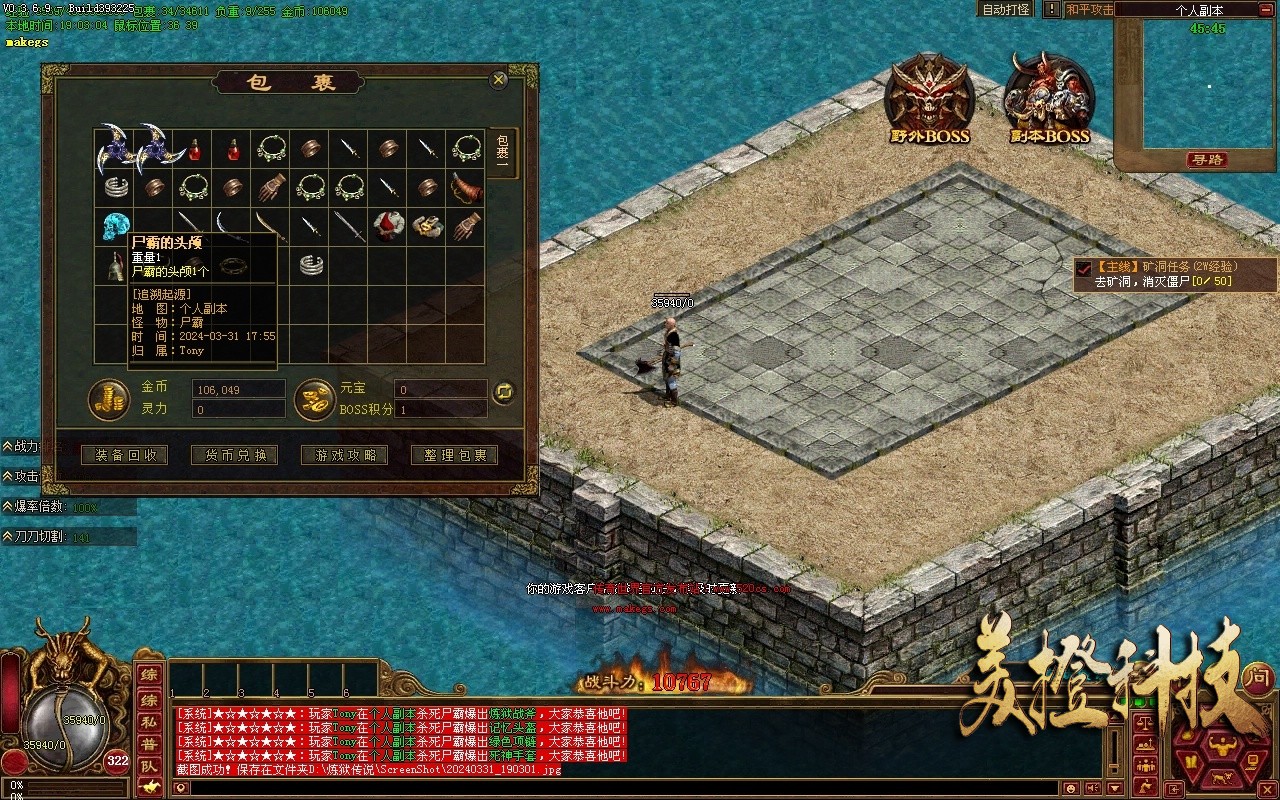This screenshot has height=800, width=1280.
Task: Sort the bag with 整理包裹
Action: (x=455, y=455)
